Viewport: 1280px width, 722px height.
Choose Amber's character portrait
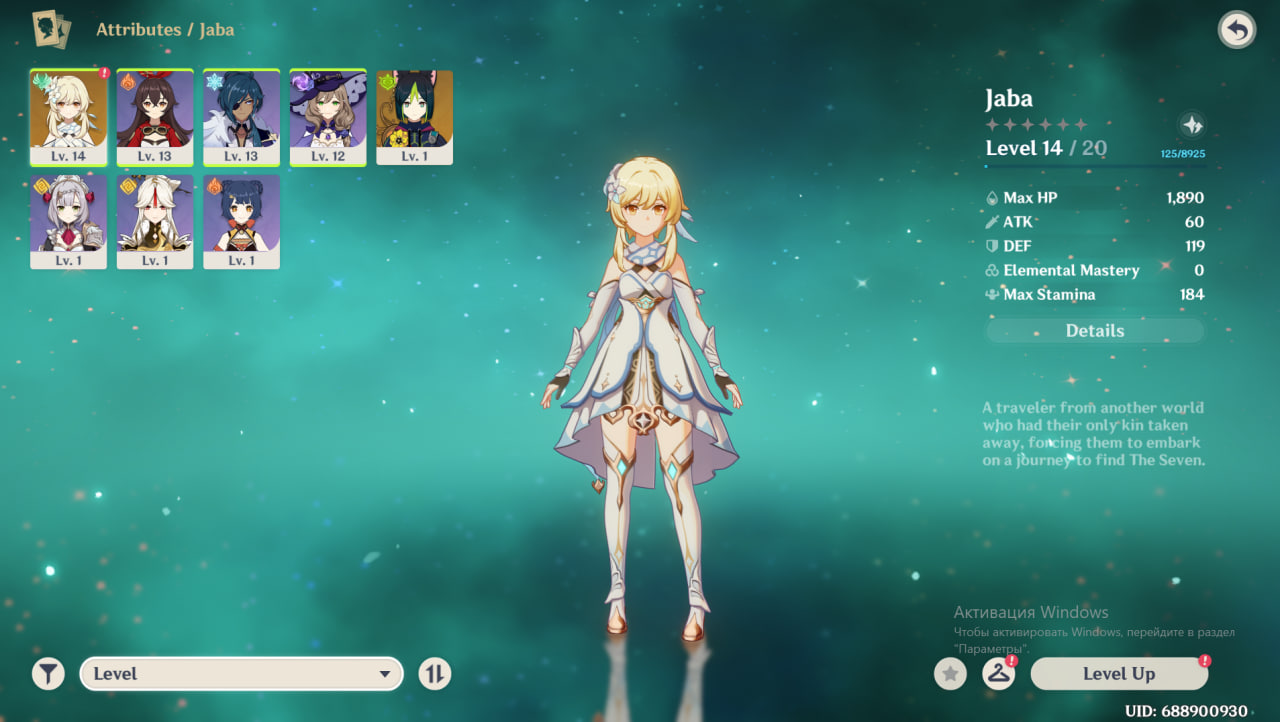tap(155, 116)
